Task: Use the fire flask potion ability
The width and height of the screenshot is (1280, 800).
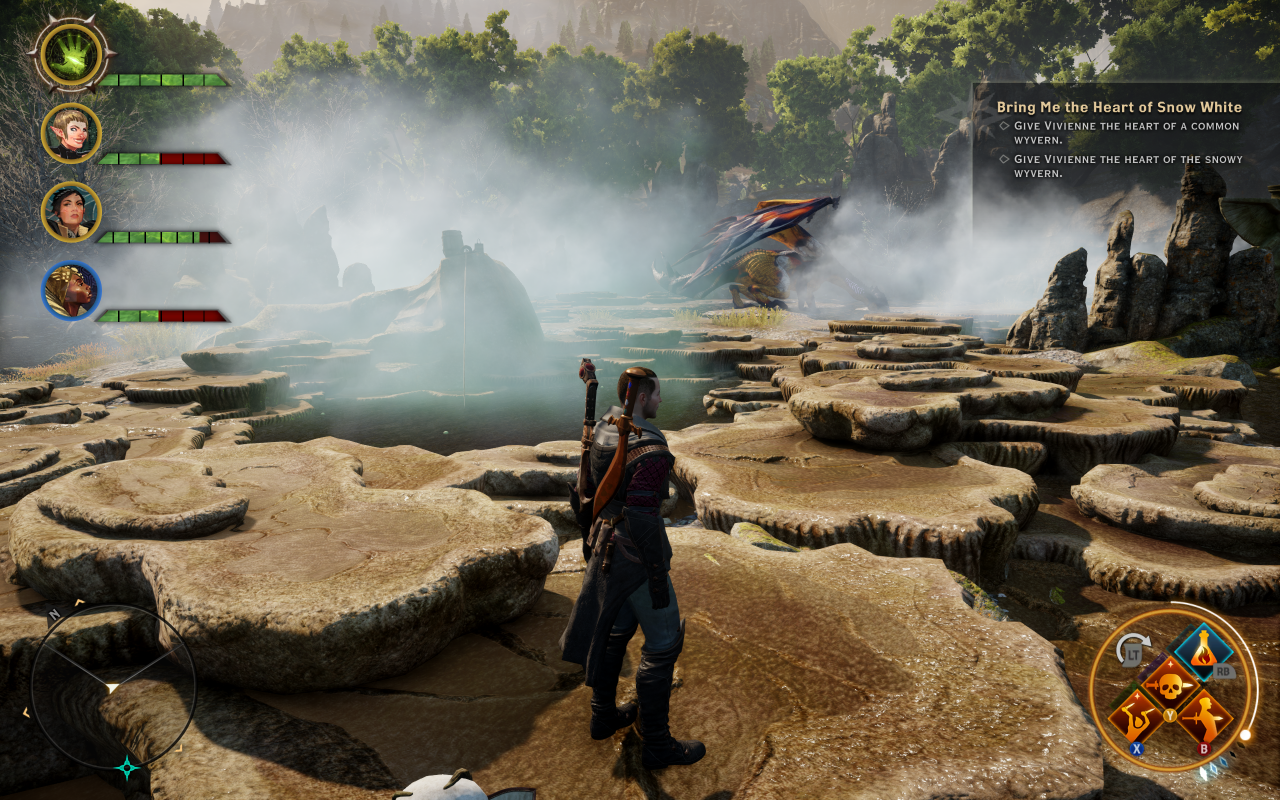Action: pos(1203,654)
